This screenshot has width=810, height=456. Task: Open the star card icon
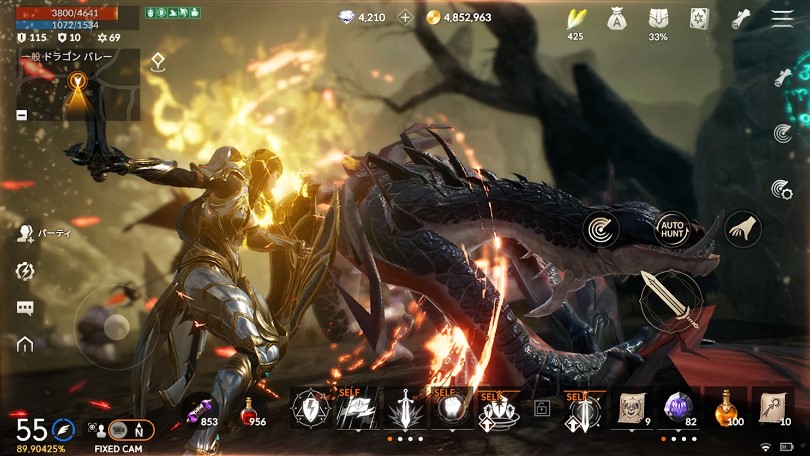tap(699, 18)
